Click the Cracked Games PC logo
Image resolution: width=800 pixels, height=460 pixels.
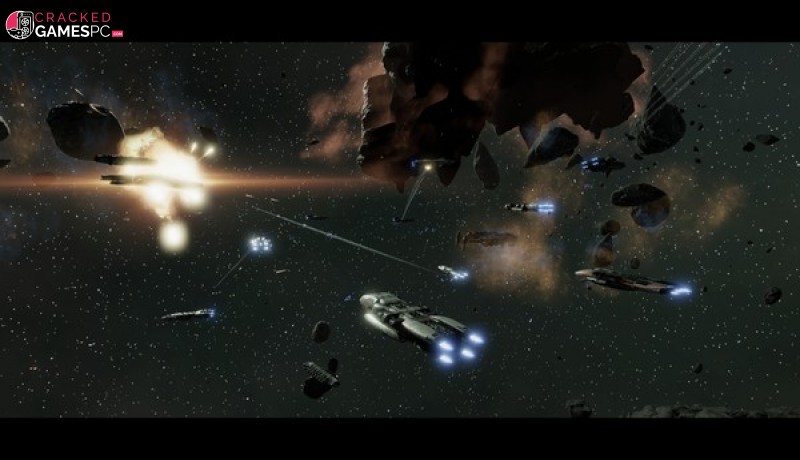pyautogui.click(x=64, y=25)
